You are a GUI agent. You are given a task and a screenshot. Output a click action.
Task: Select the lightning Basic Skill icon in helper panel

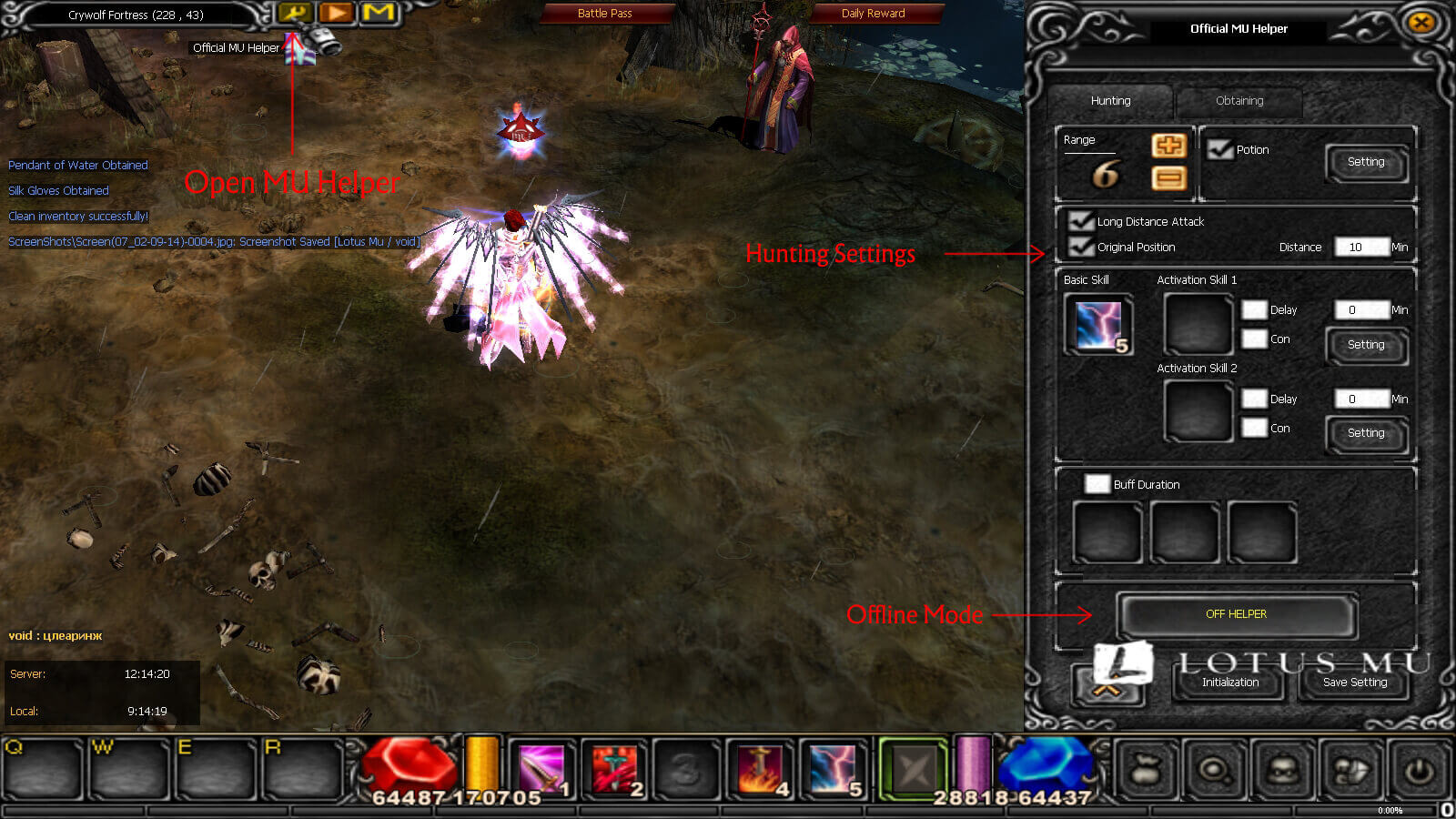click(x=1097, y=325)
